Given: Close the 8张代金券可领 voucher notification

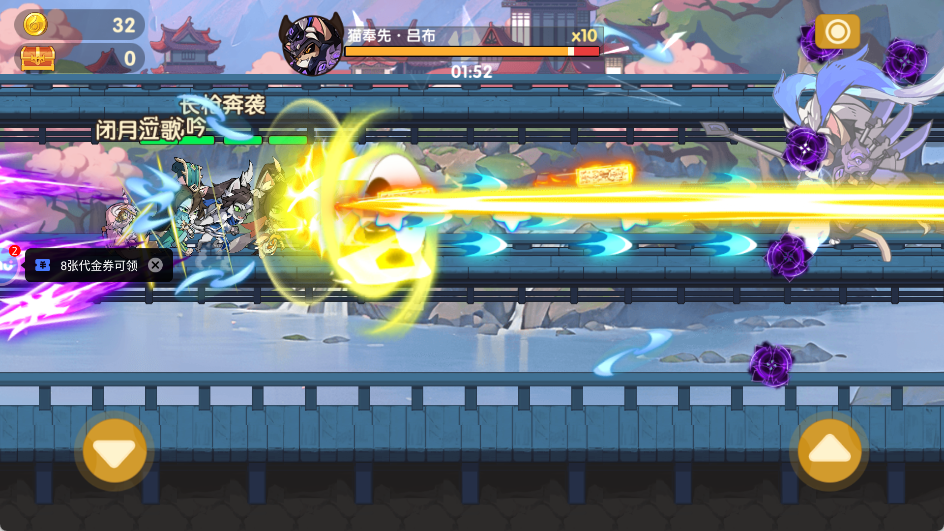Looking at the screenshot, I should (156, 265).
